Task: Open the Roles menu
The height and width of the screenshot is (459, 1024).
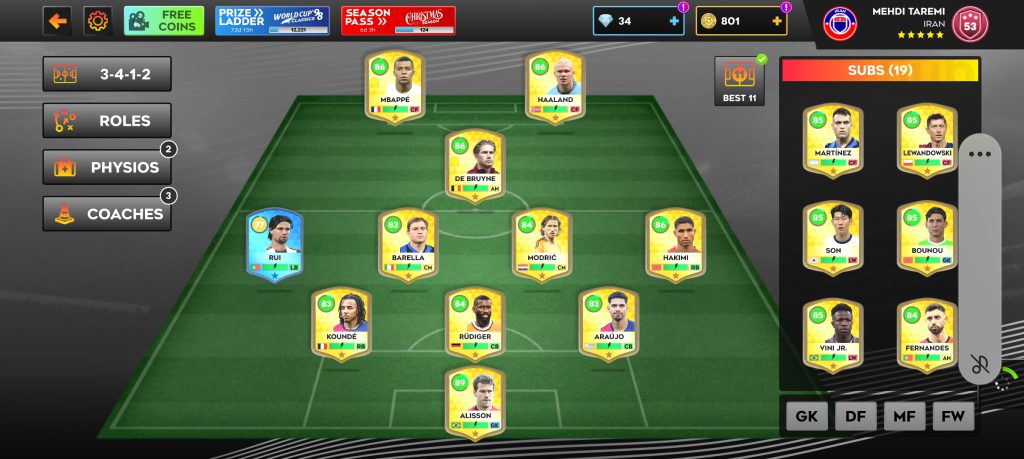Action: 107,121
